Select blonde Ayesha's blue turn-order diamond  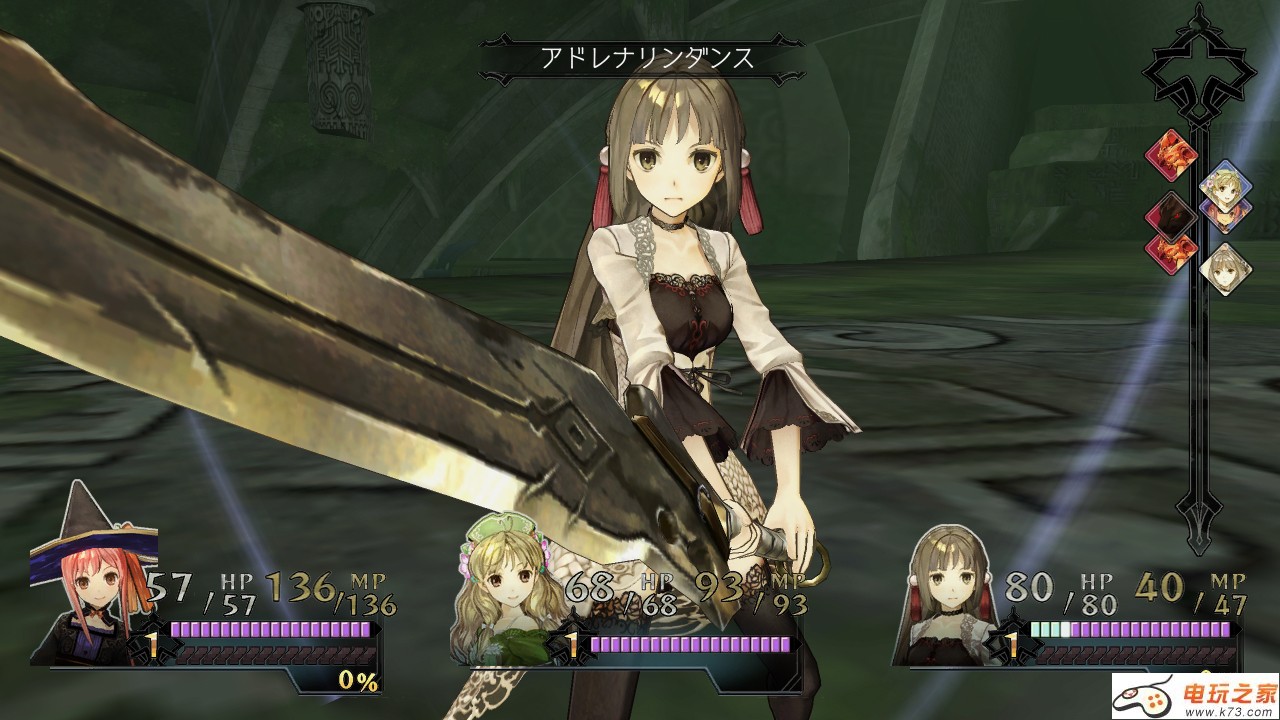[x=1225, y=183]
